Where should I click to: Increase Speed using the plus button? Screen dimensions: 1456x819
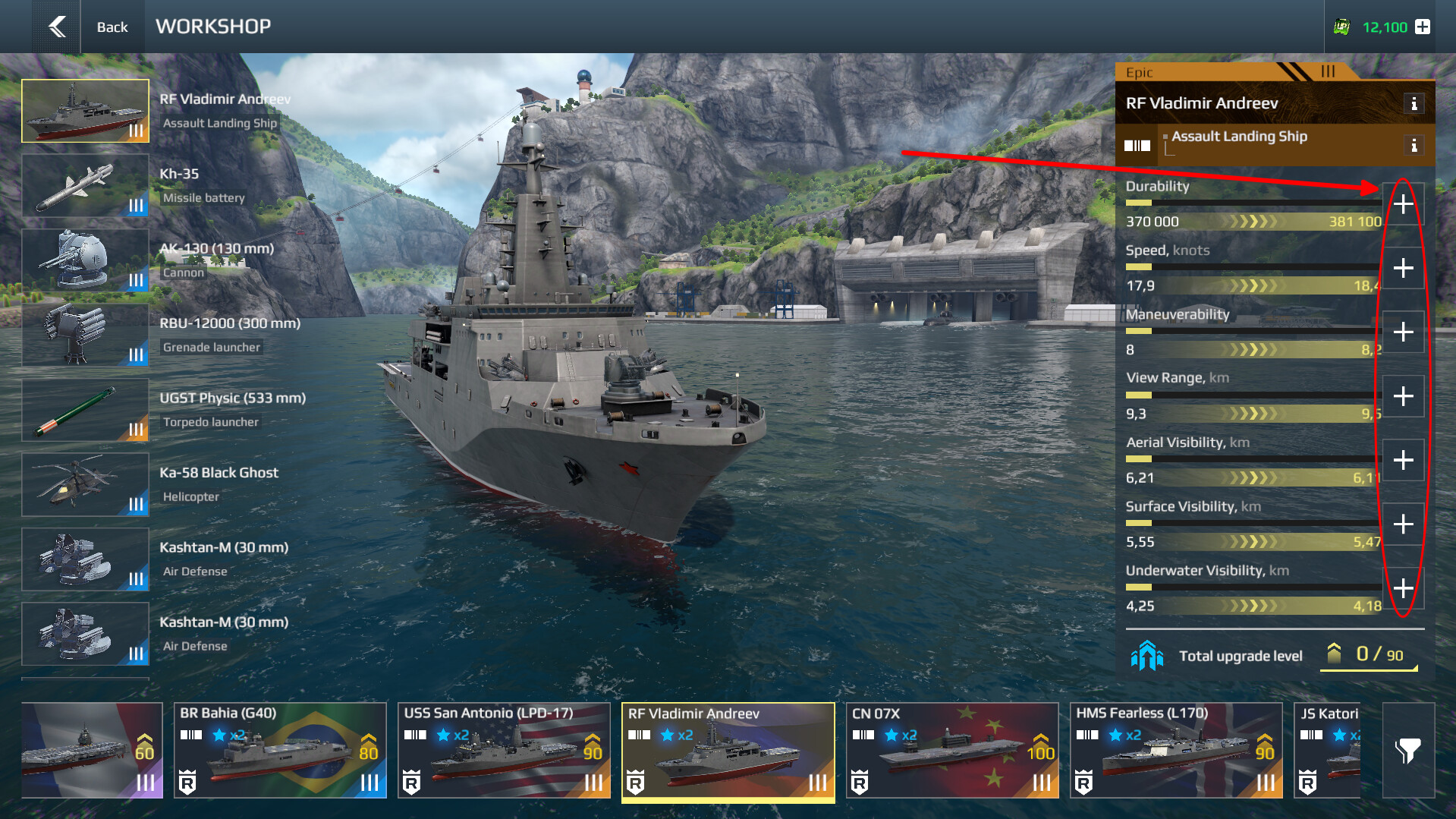coord(1403,268)
